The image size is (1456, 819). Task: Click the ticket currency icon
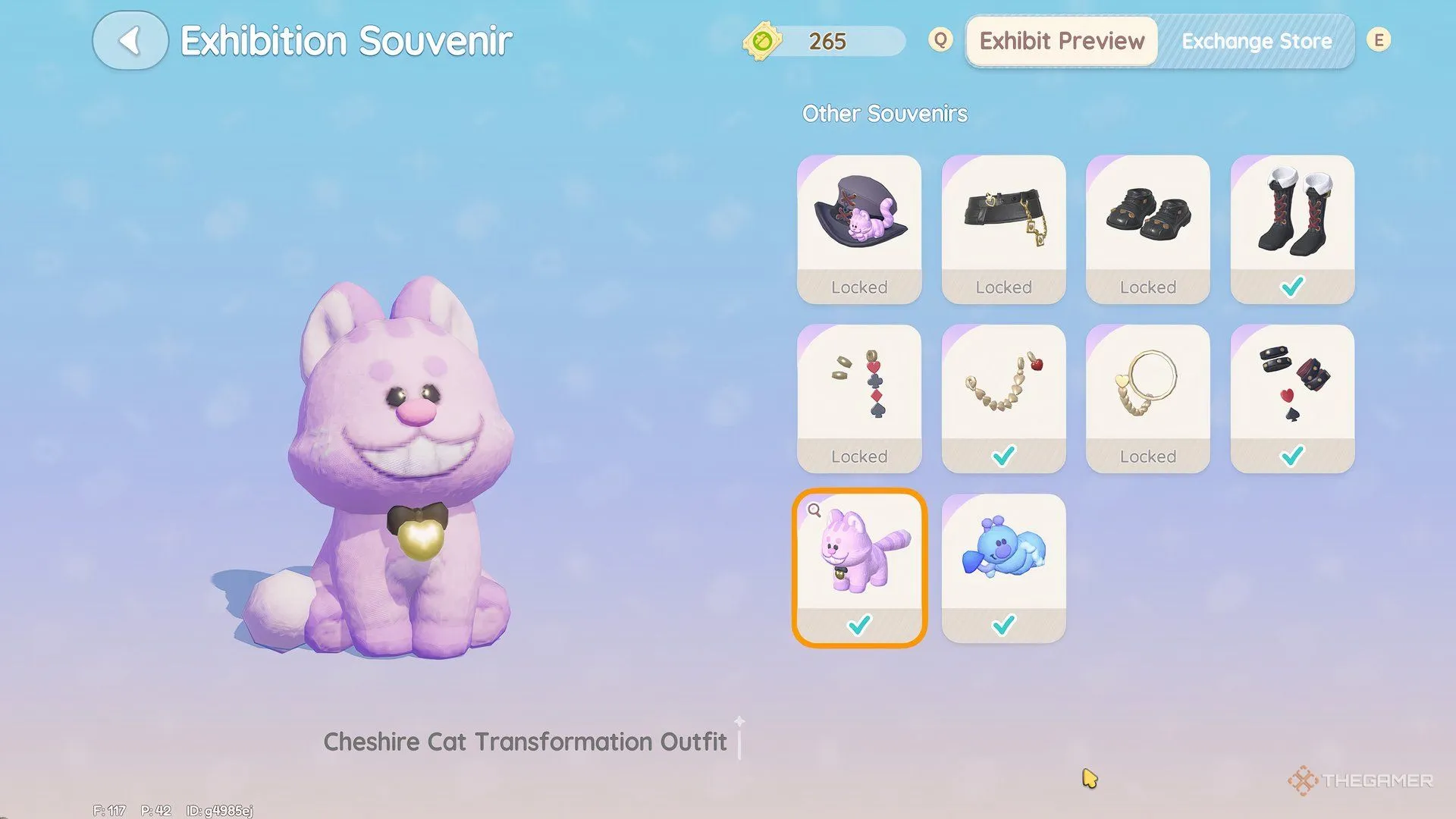click(x=762, y=41)
